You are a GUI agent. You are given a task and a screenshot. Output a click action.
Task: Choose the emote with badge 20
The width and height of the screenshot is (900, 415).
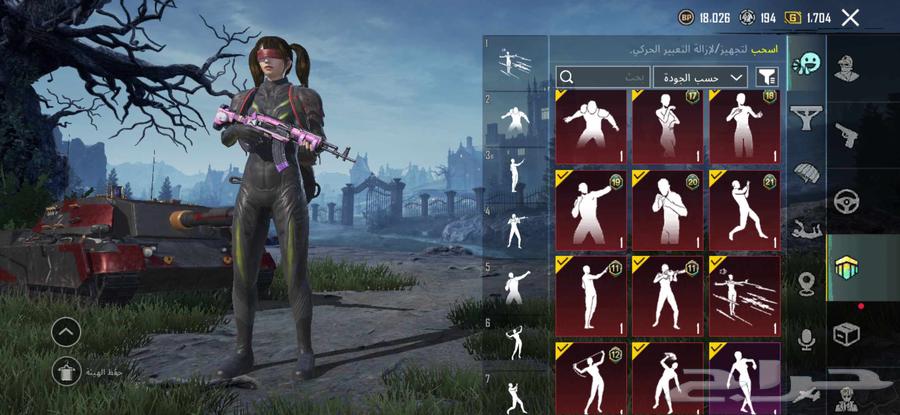point(666,210)
